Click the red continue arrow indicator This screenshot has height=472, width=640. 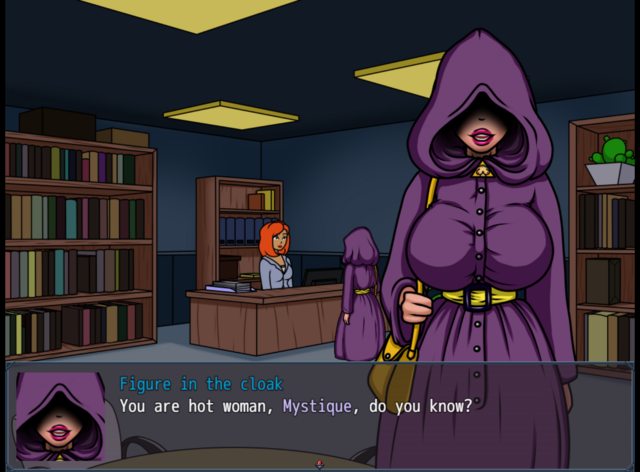click(x=319, y=463)
